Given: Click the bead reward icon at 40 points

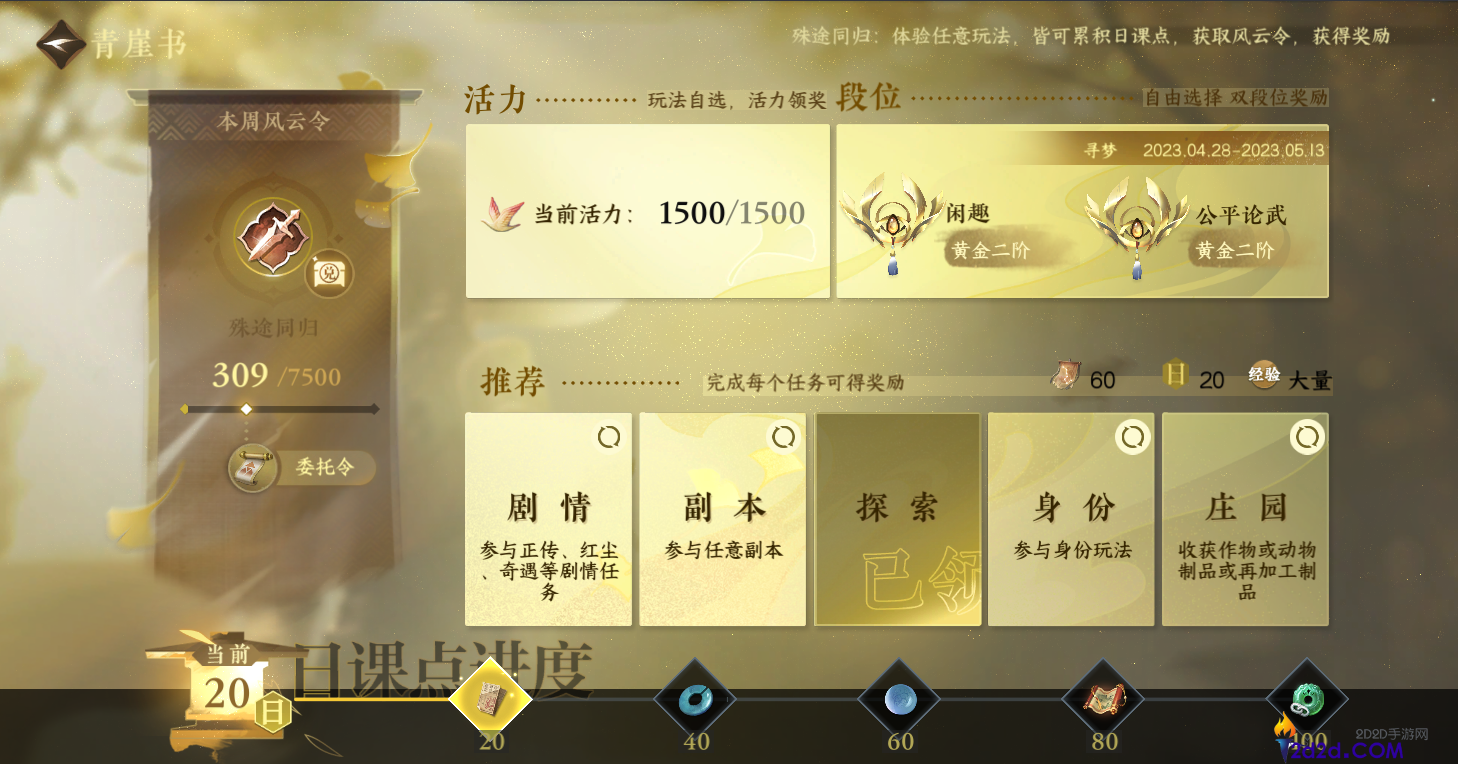Looking at the screenshot, I should pos(698,700).
